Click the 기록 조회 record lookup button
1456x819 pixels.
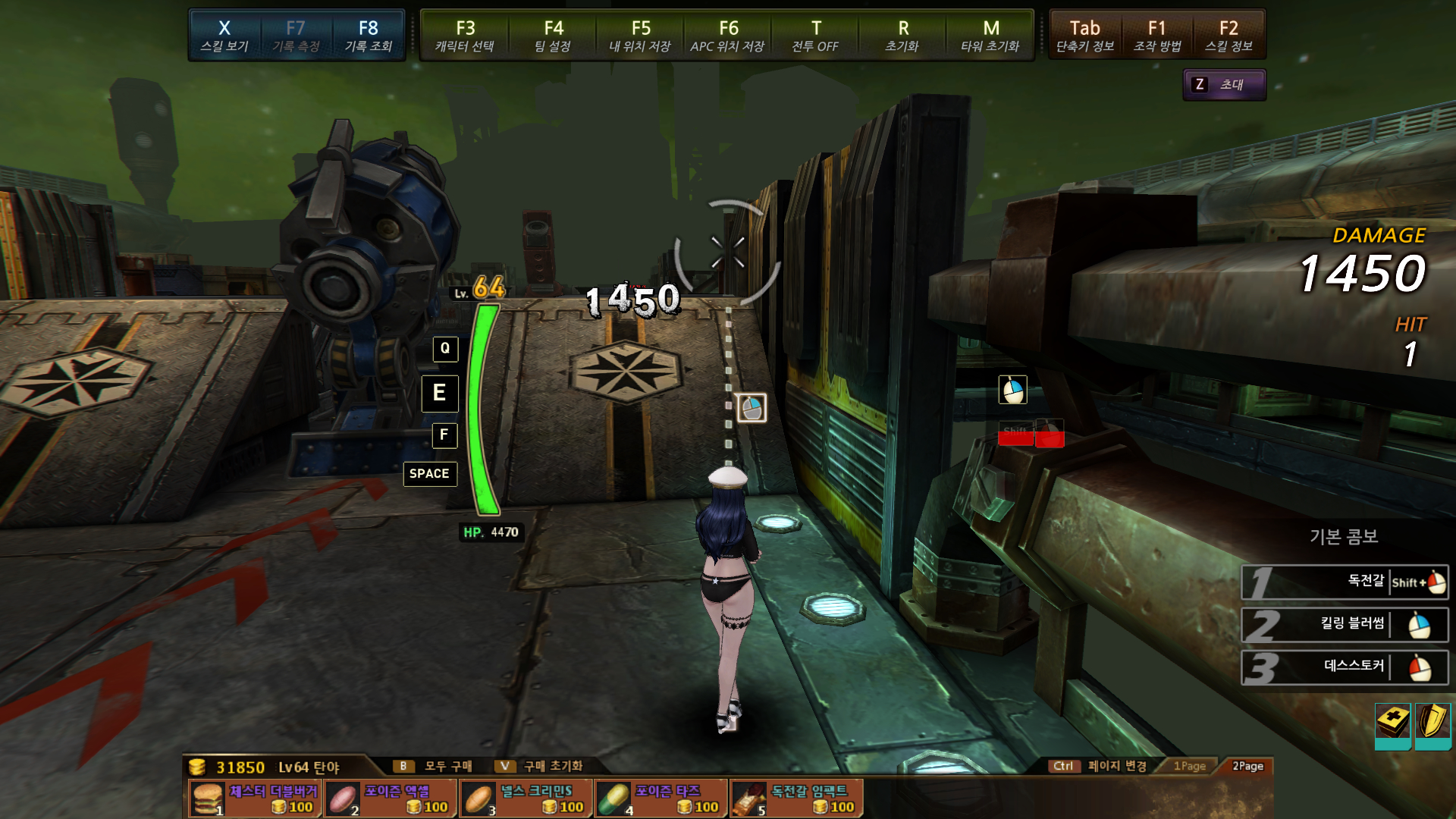click(x=369, y=36)
